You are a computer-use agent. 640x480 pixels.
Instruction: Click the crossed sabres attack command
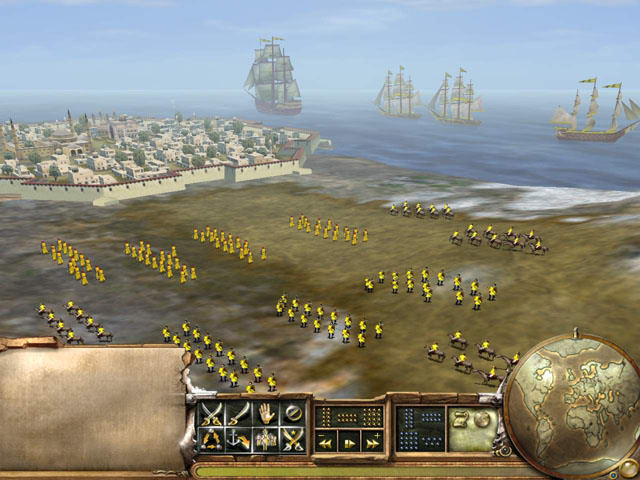coord(211,412)
